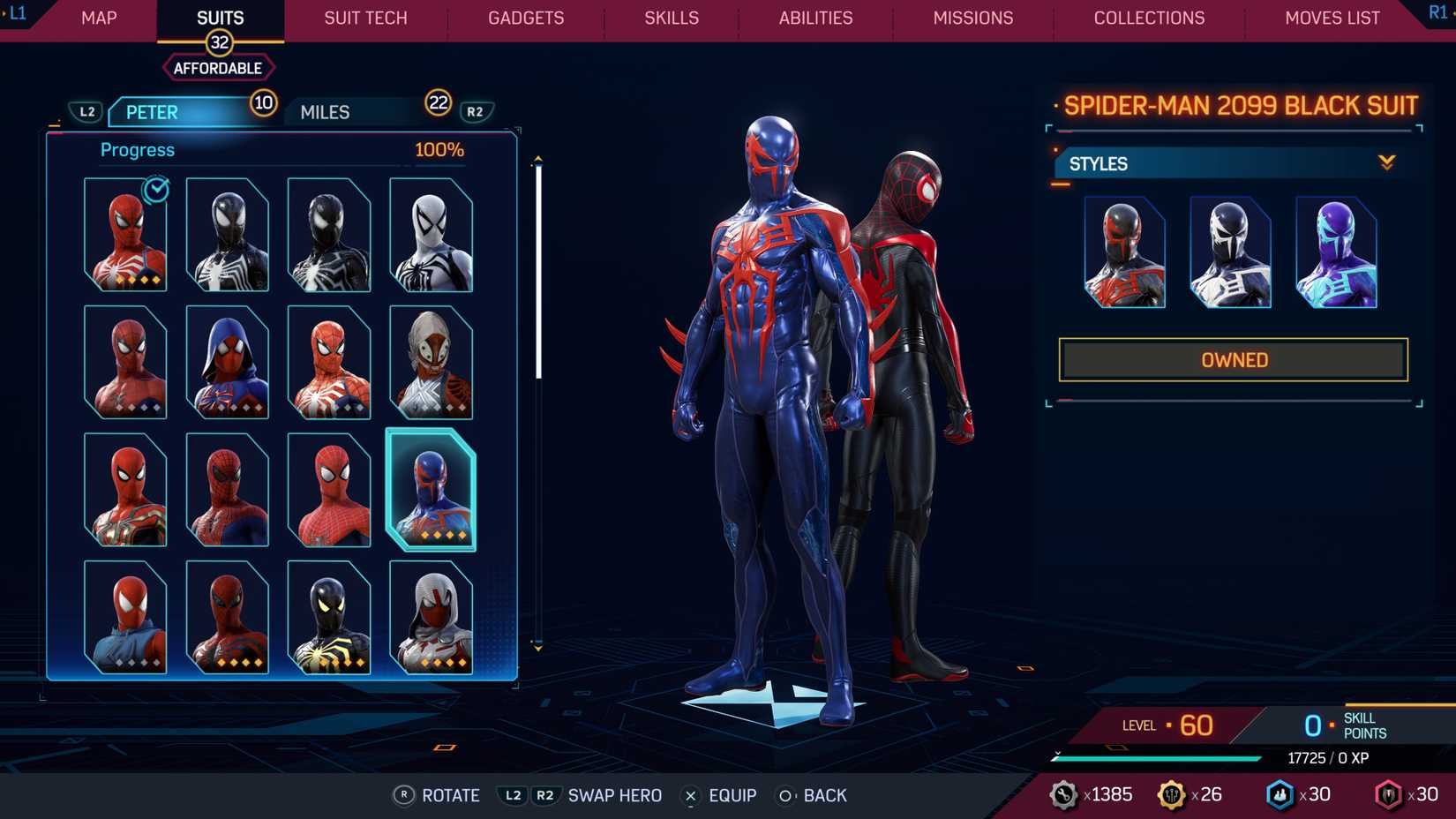Select the equipped Advanced Suit with checkmark
Viewport: 1456px width, 819px height.
(125, 234)
